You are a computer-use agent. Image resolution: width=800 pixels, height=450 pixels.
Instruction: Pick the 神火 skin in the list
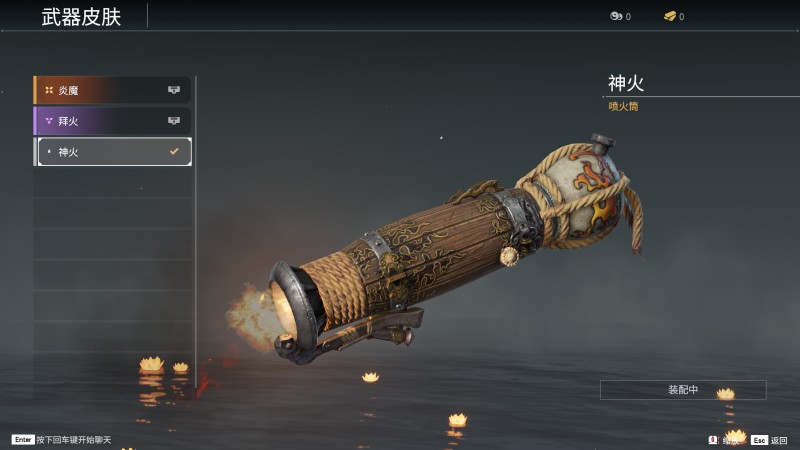click(112, 152)
